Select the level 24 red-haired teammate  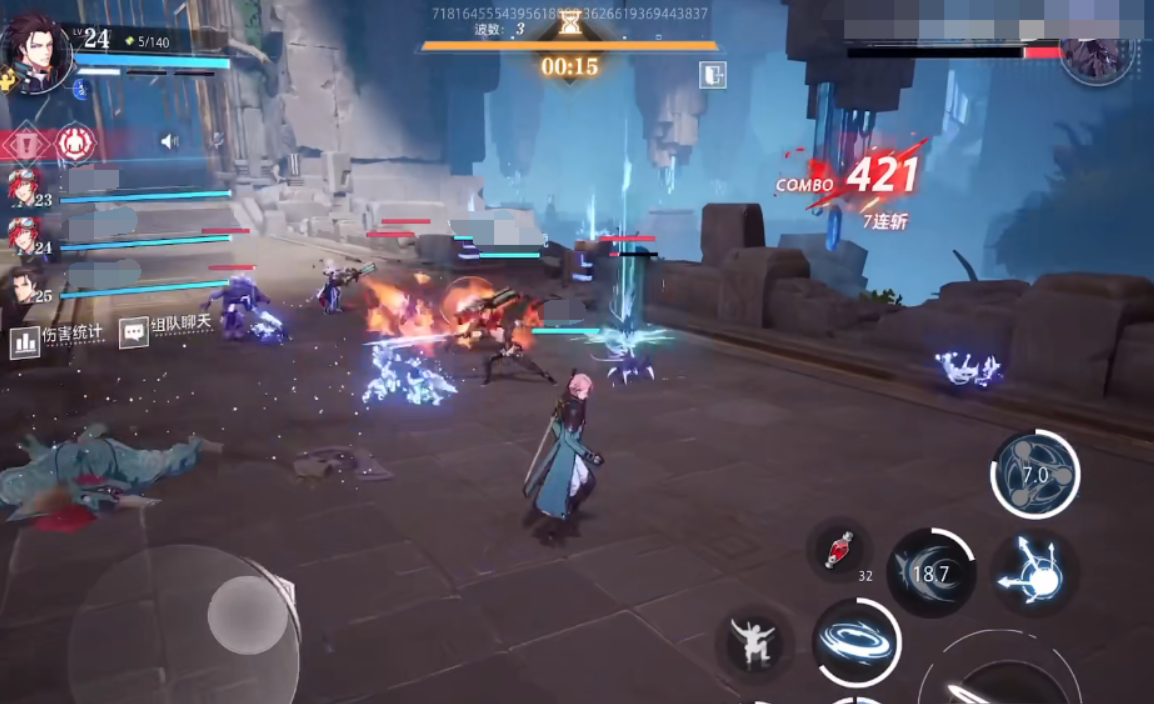24,237
